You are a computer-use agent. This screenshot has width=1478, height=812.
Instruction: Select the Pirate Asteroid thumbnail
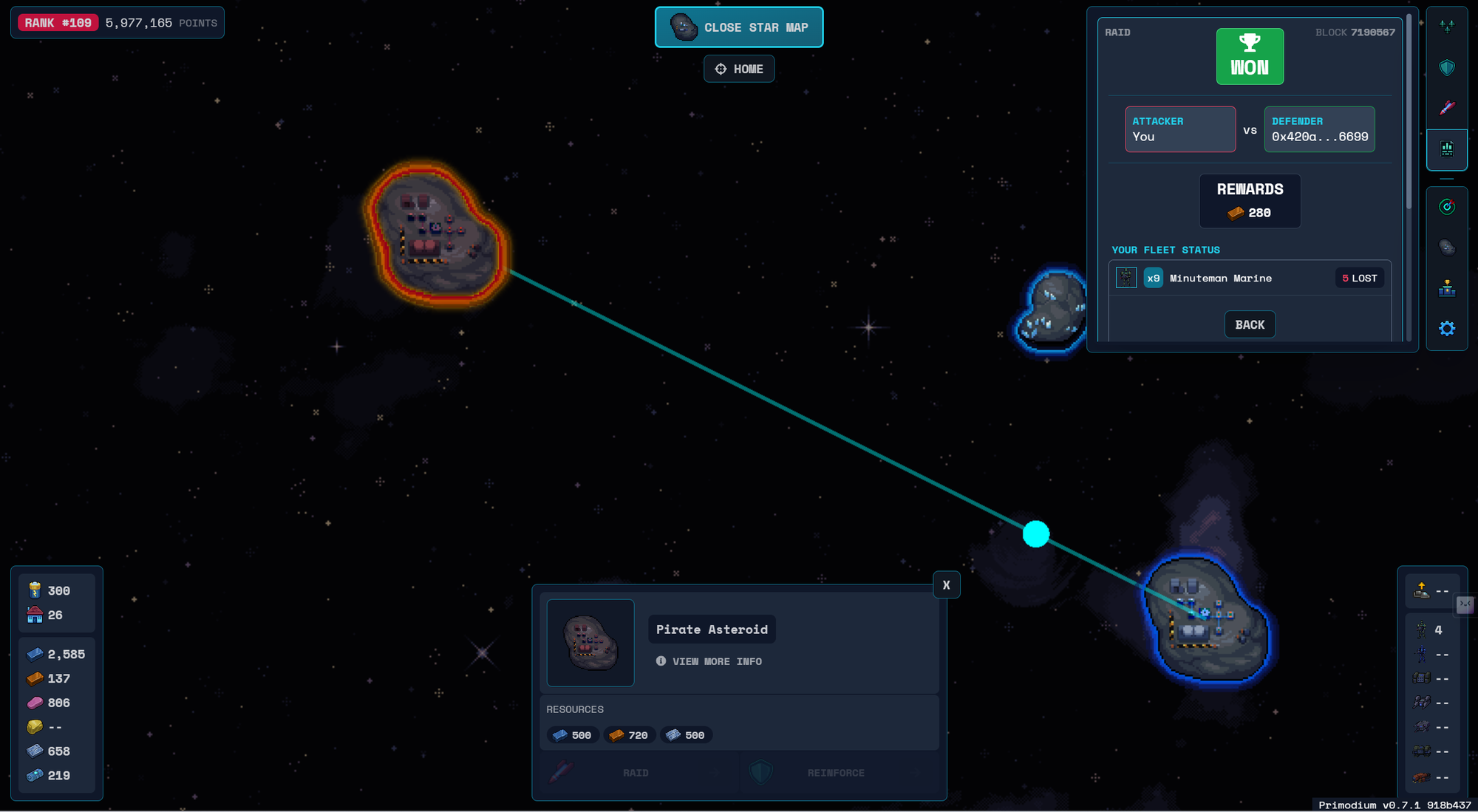point(590,643)
